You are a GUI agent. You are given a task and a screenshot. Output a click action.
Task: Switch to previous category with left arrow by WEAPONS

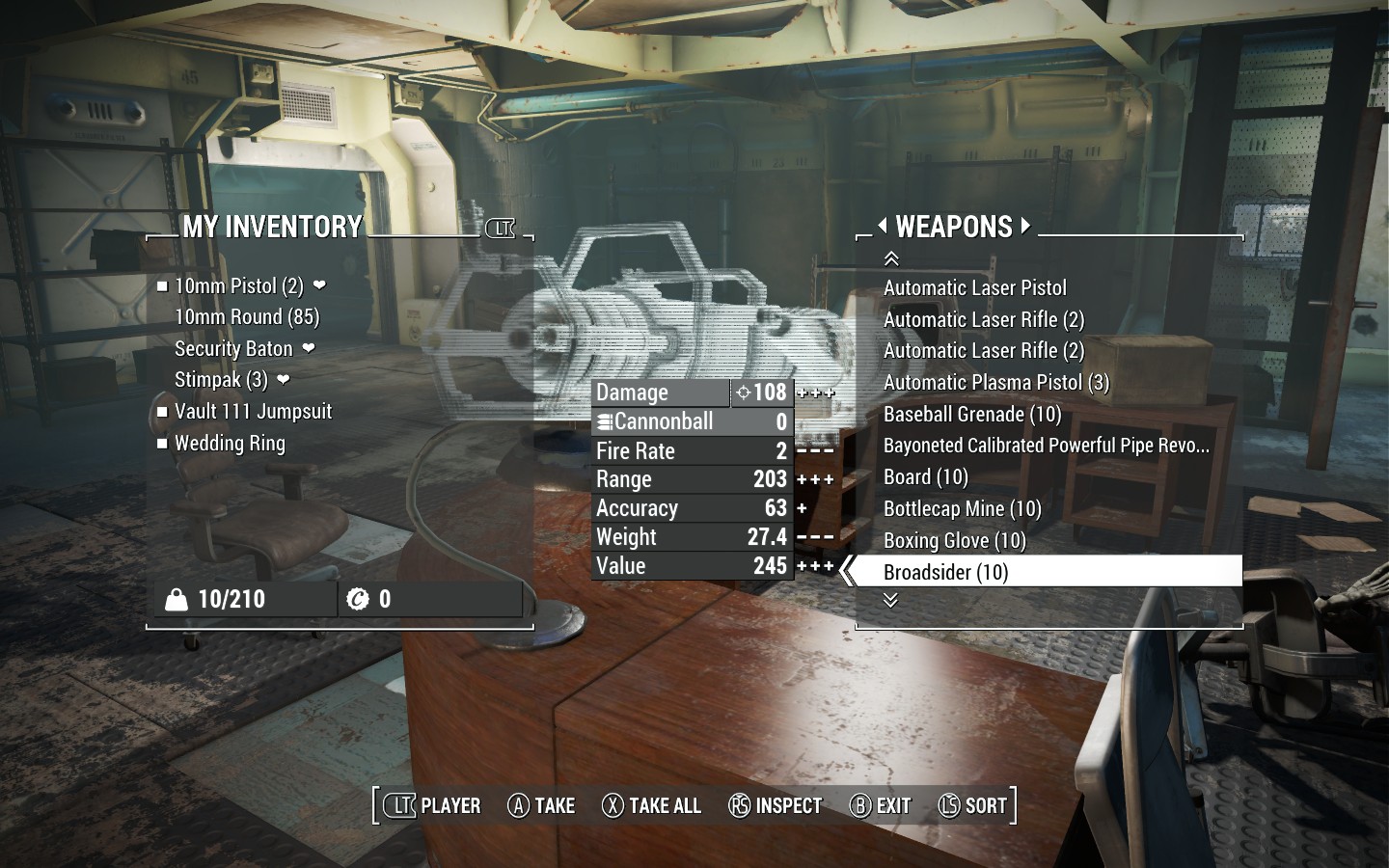(x=882, y=227)
